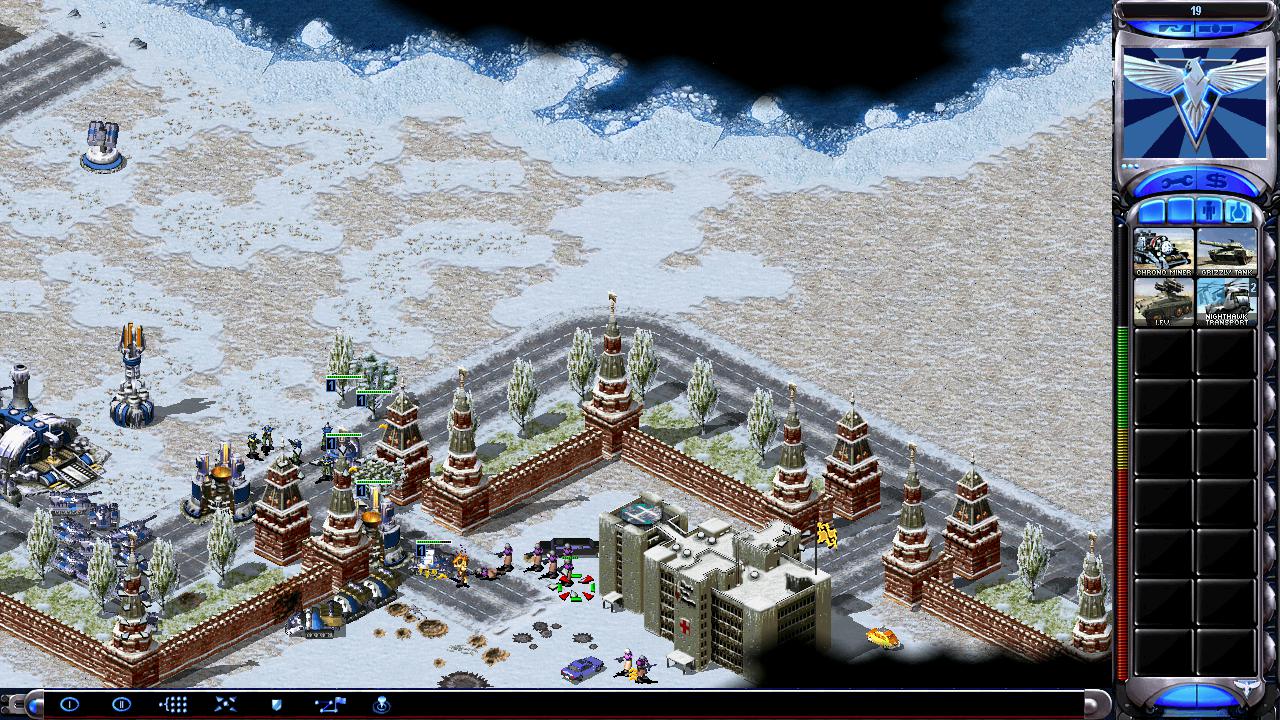1280x720 pixels.
Task: Select the IFV build cameo
Action: point(1163,301)
